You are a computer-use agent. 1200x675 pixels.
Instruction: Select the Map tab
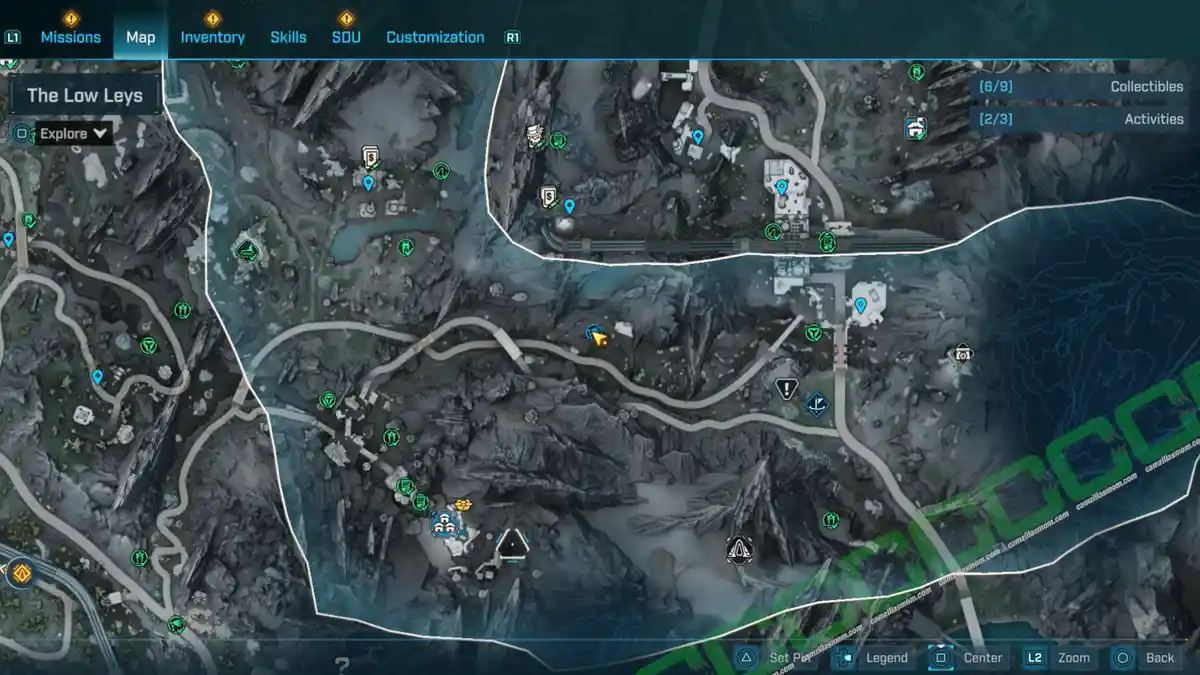[x=140, y=37]
